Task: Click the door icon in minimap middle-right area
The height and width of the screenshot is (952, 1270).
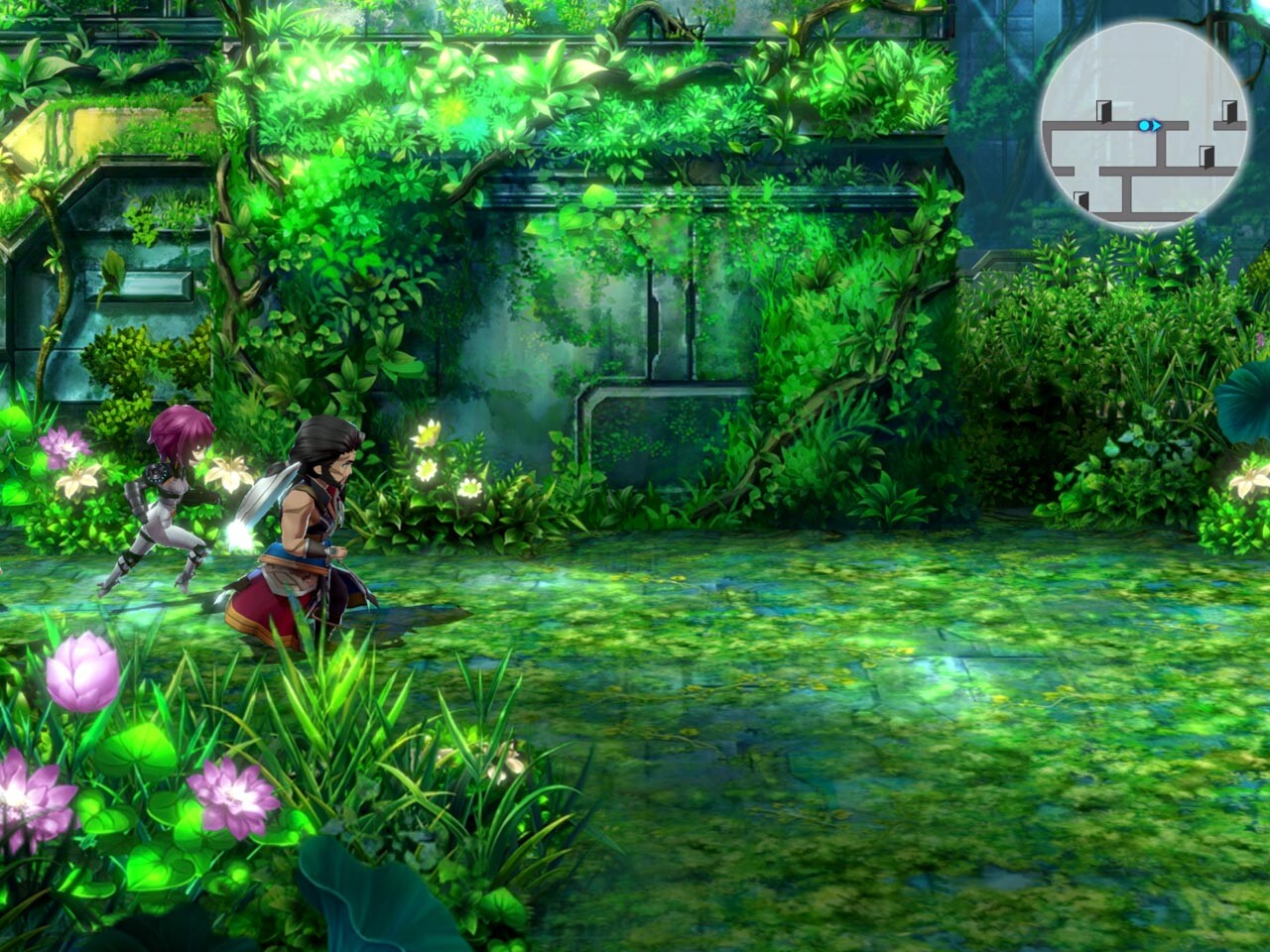Action: (1206, 157)
